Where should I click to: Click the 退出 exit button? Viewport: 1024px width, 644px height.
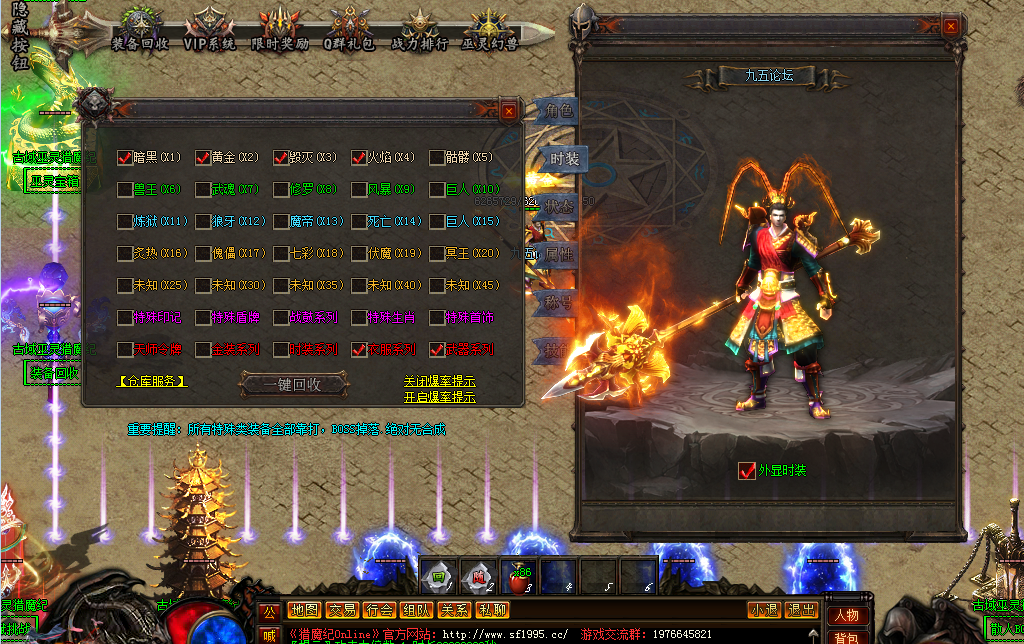802,610
